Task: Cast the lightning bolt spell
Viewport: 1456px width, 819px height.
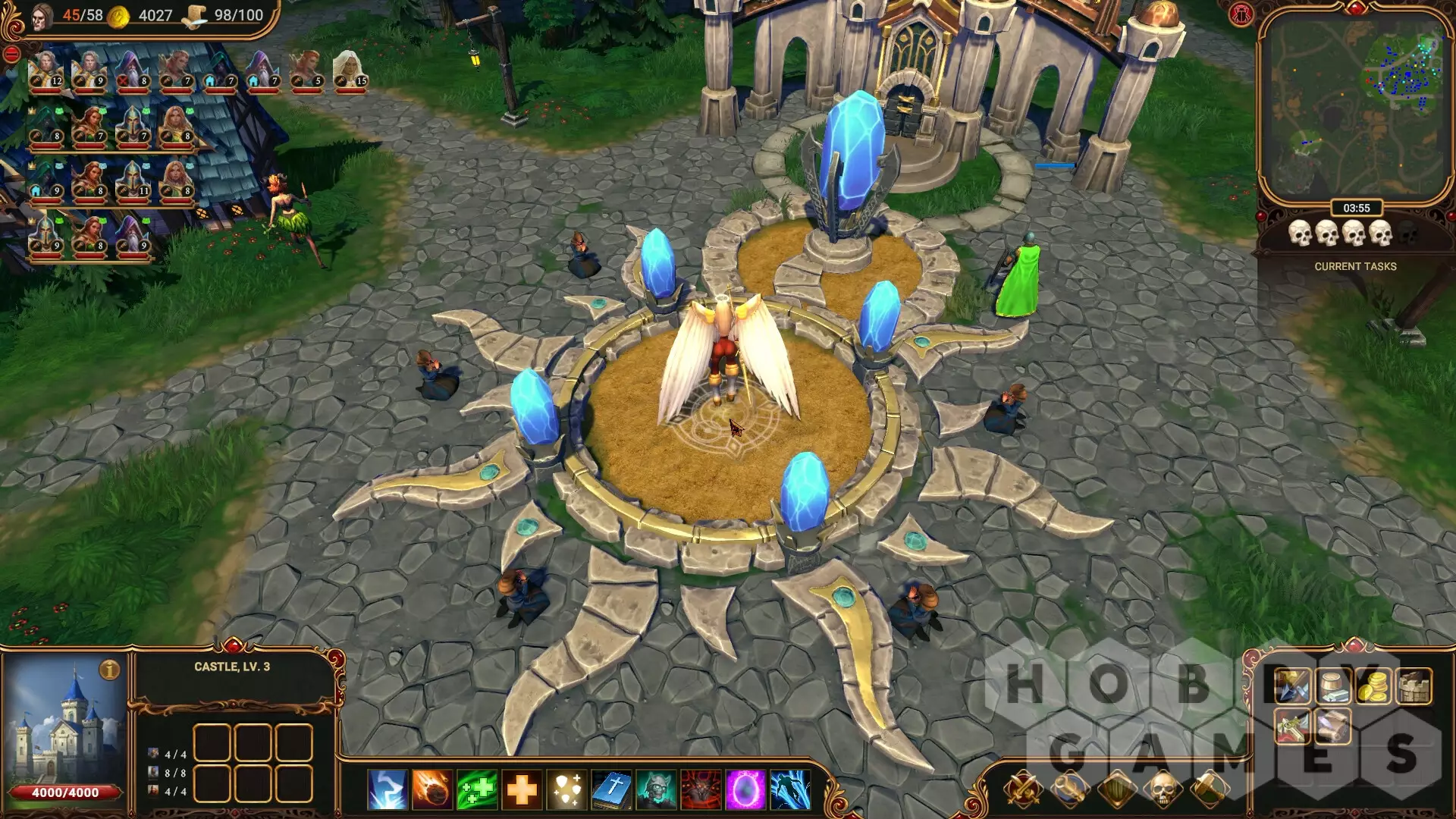Action: (x=387, y=789)
